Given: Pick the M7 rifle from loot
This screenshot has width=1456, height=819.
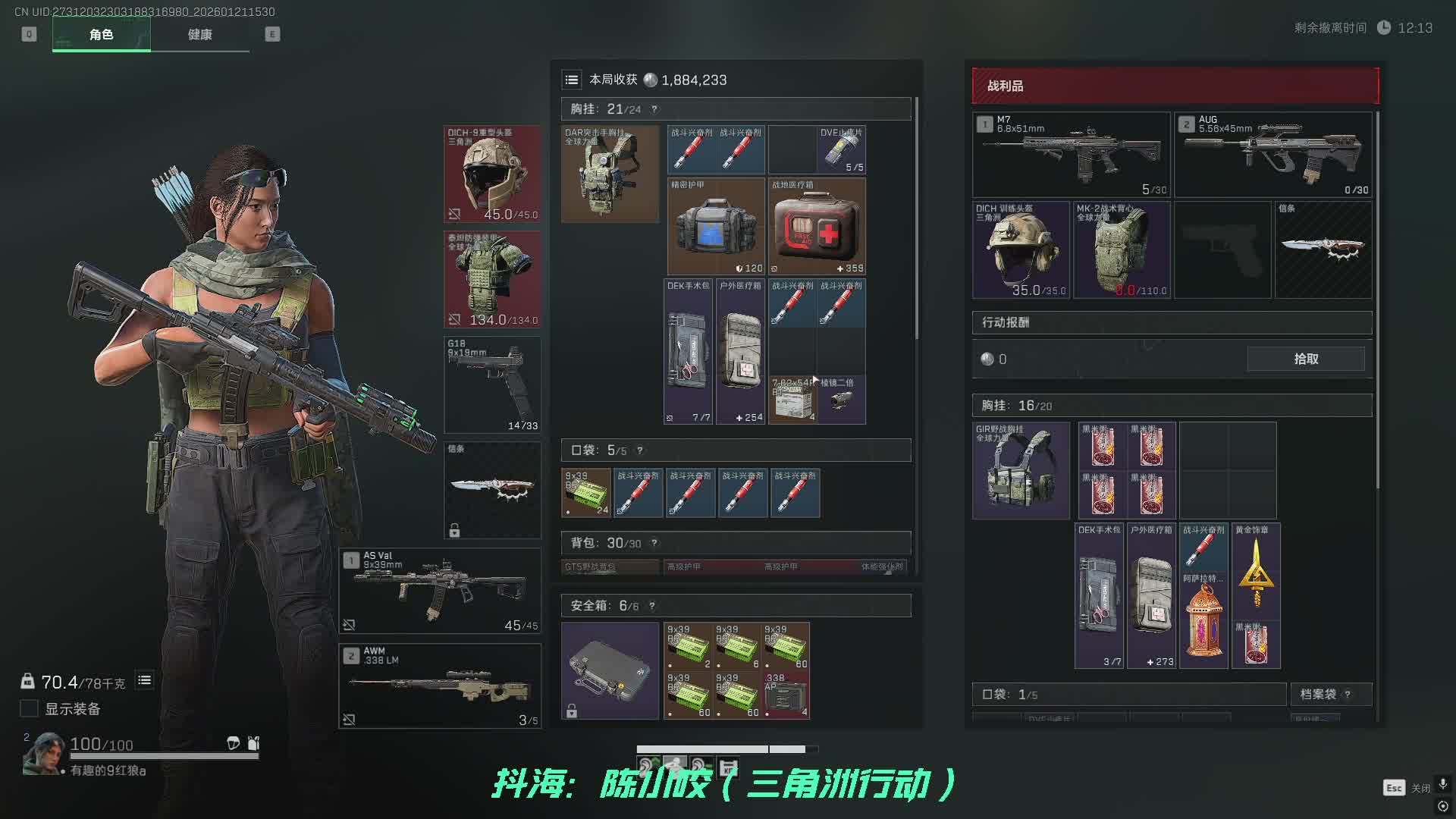Looking at the screenshot, I should point(1071,155).
